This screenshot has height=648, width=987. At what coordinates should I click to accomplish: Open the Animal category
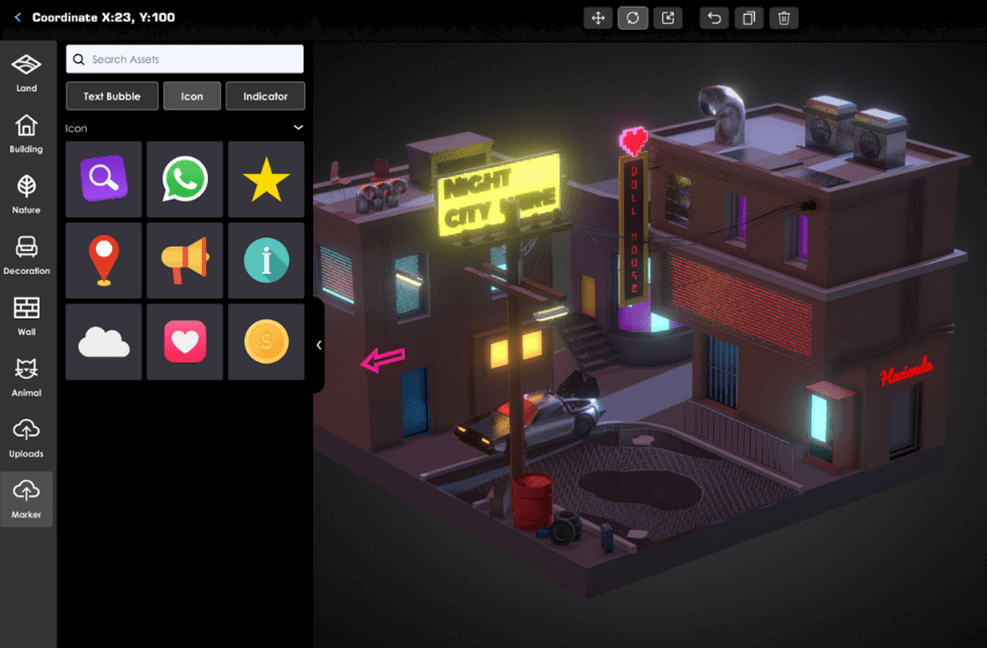click(x=27, y=378)
